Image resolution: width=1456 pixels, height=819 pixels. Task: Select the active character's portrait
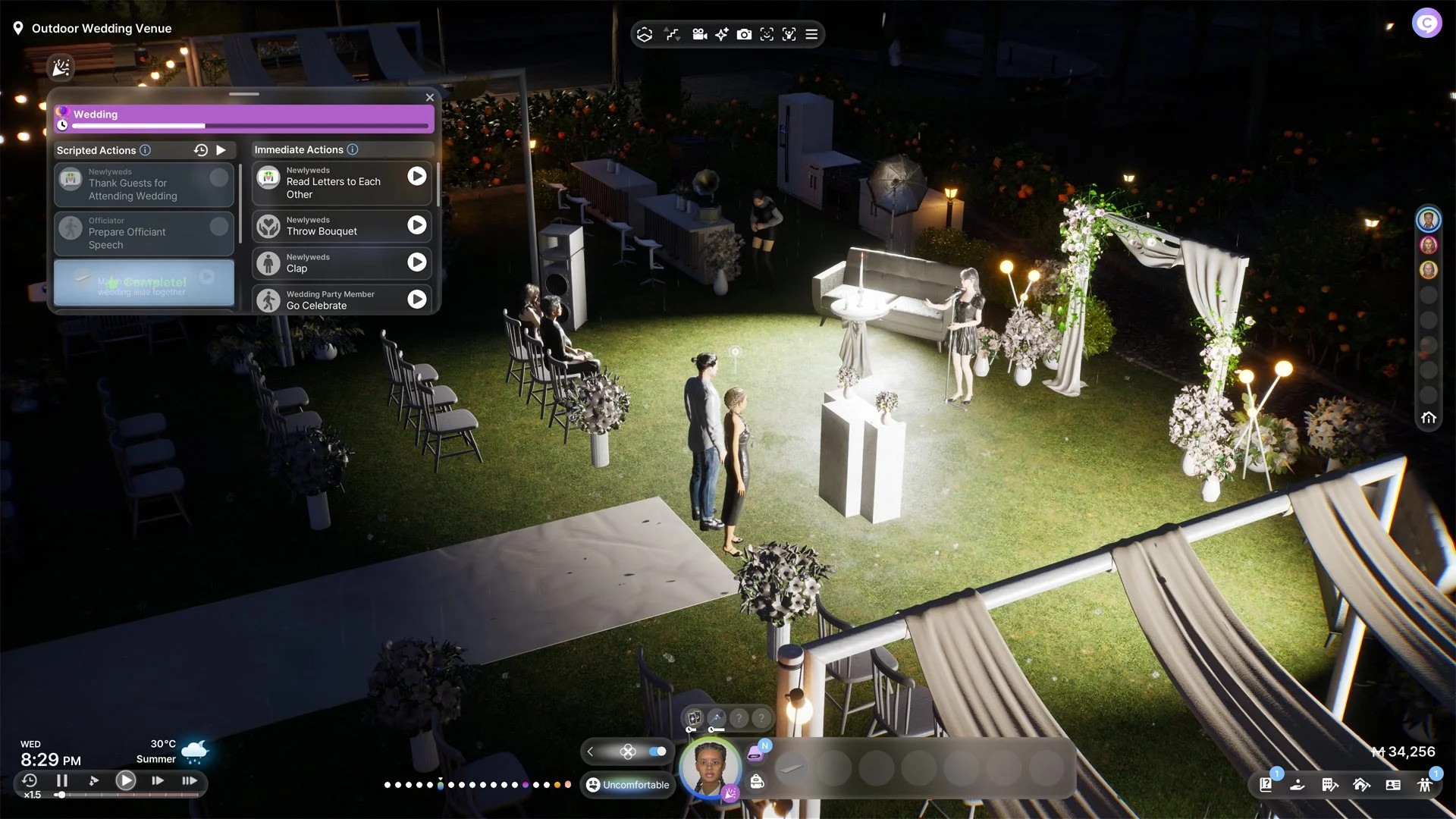pos(709,767)
